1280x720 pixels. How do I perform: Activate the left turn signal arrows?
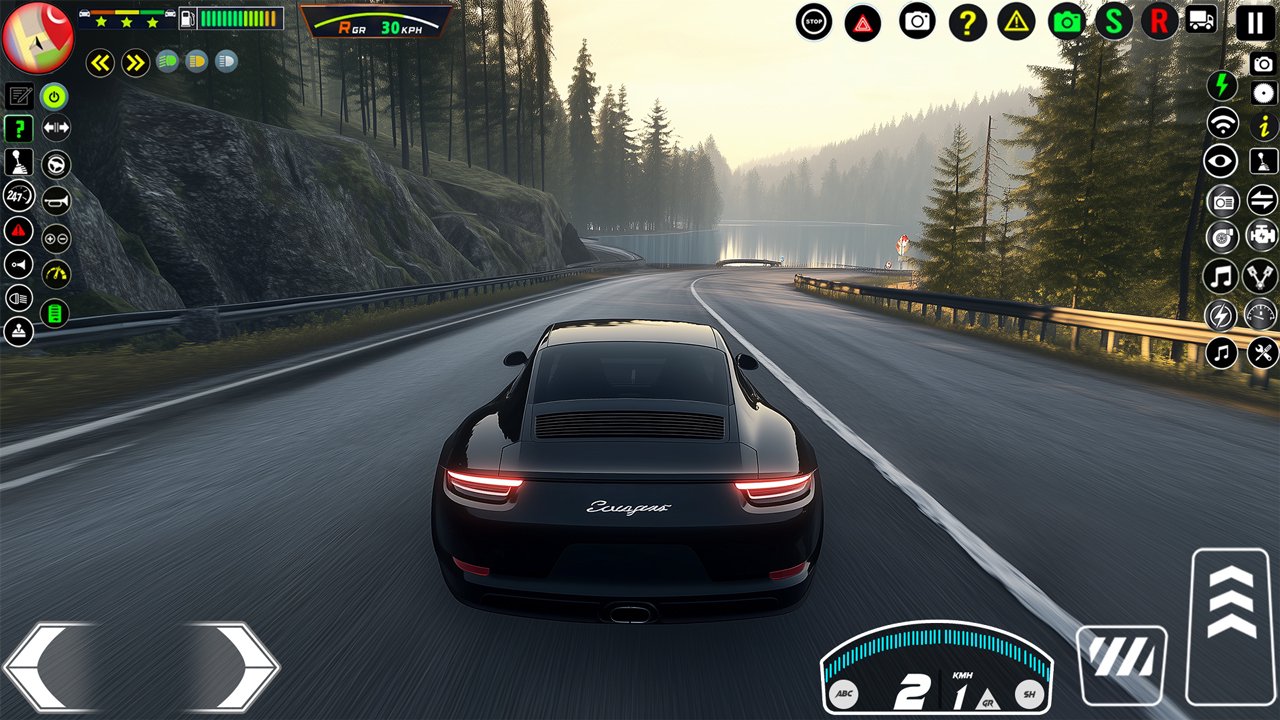(x=100, y=64)
